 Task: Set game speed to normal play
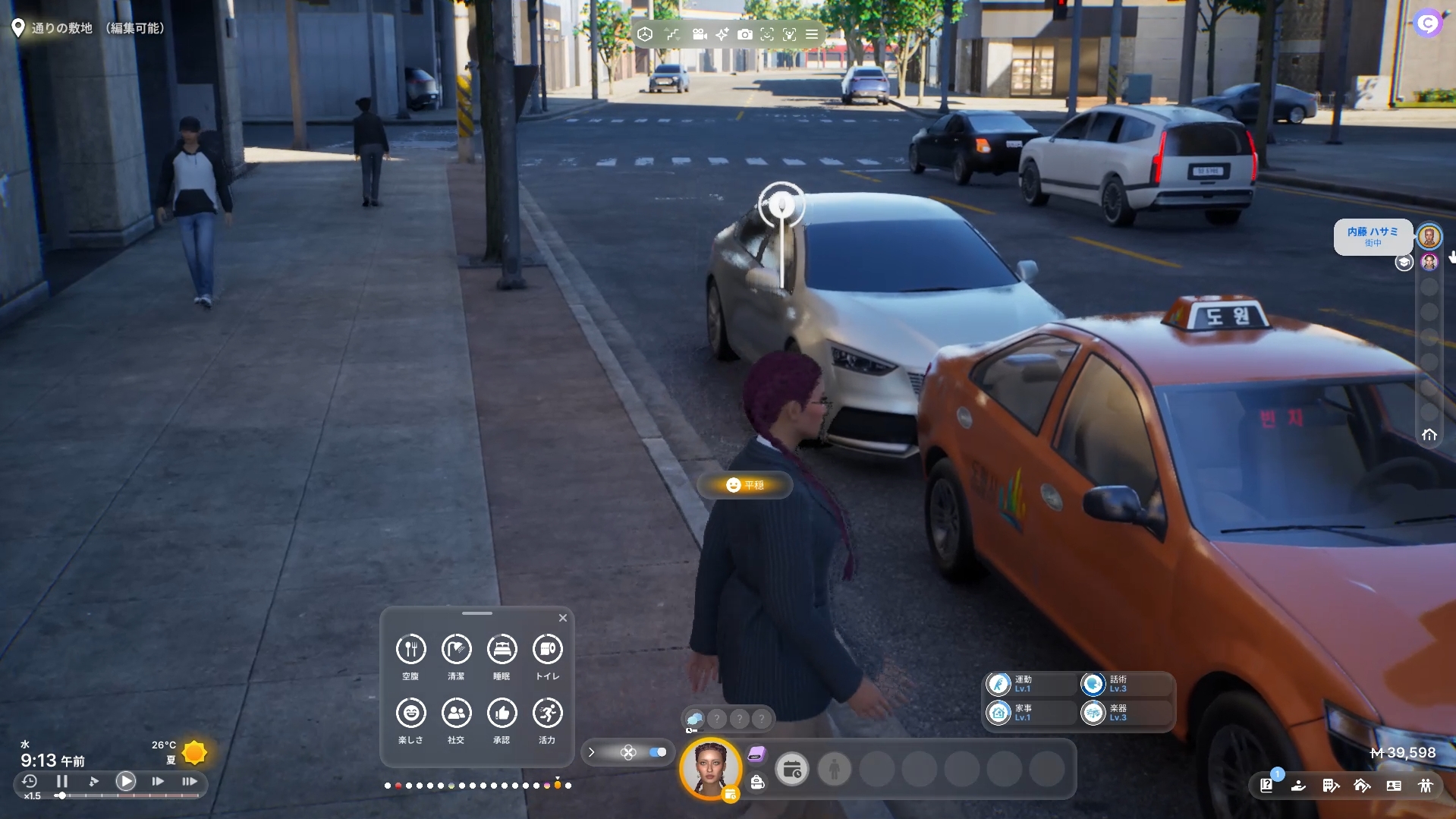[x=126, y=781]
